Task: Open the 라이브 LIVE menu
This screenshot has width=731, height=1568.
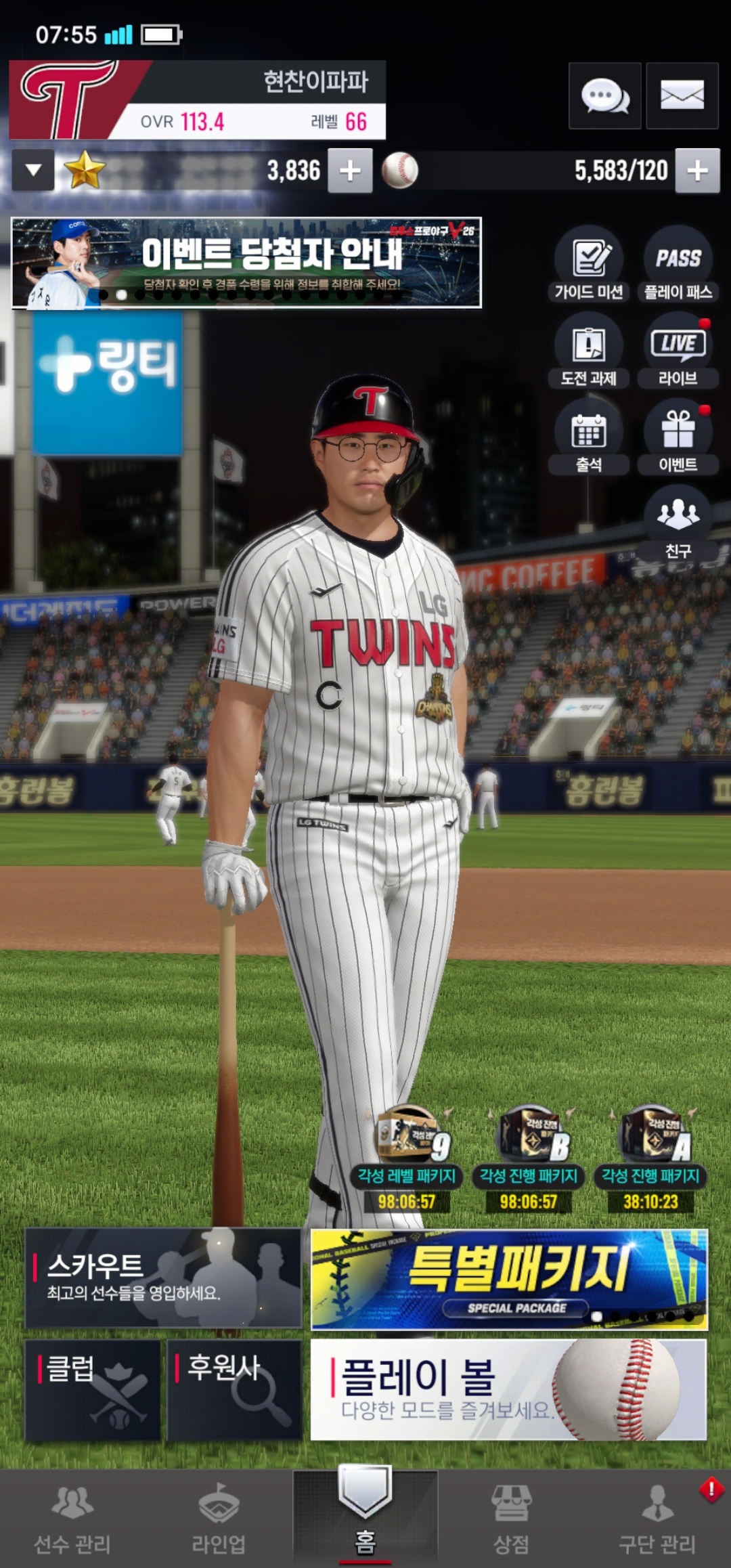Action: (678, 352)
